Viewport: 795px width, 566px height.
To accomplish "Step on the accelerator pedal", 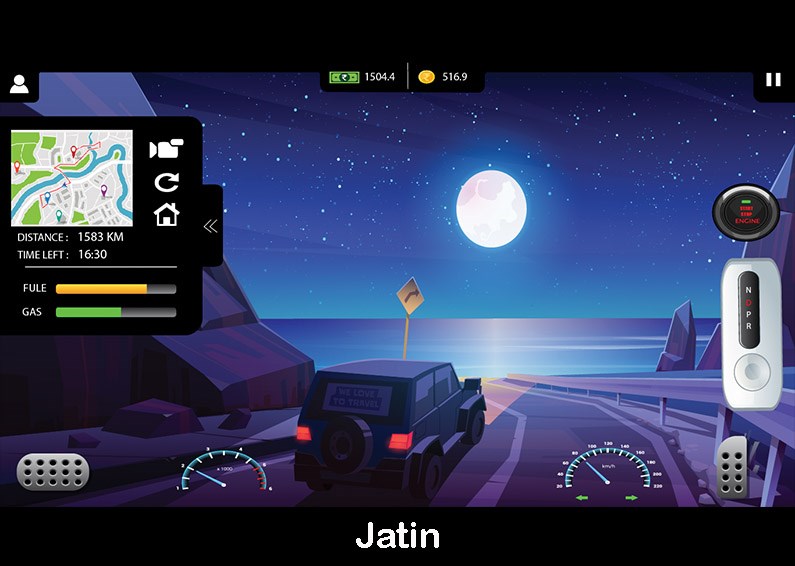I will 732,465.
